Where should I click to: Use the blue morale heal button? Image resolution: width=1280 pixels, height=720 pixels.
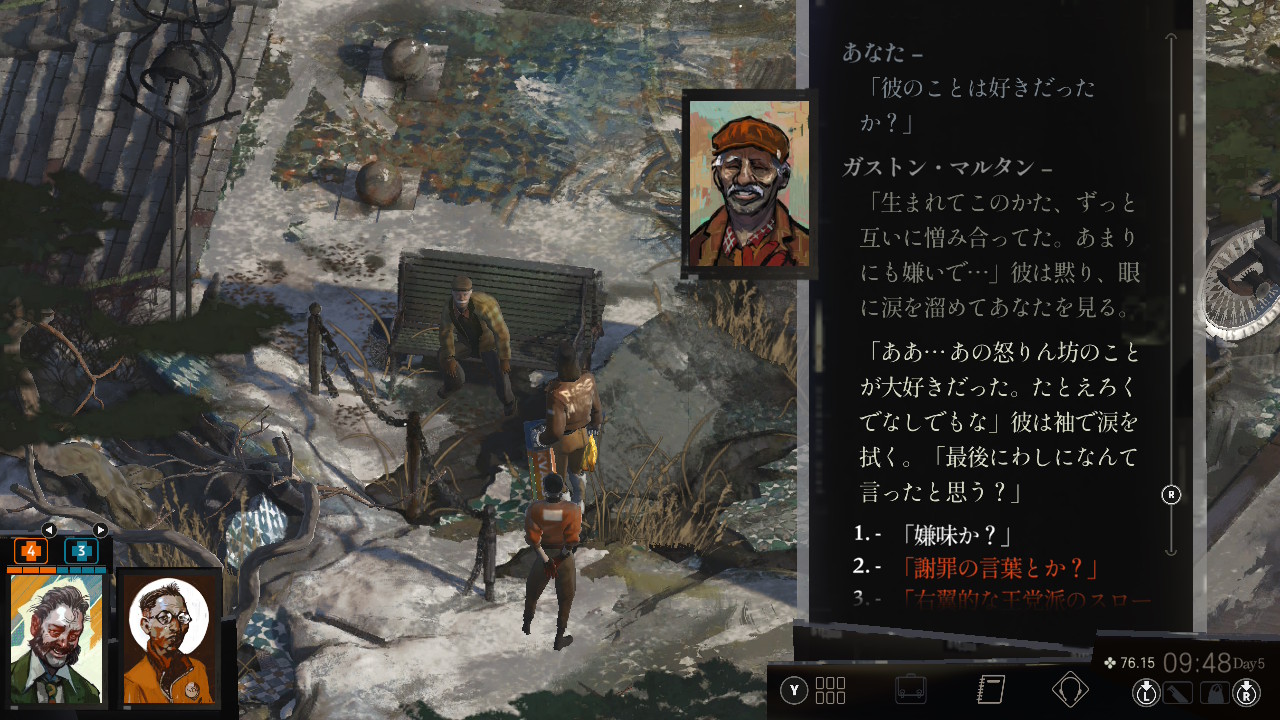pos(81,551)
